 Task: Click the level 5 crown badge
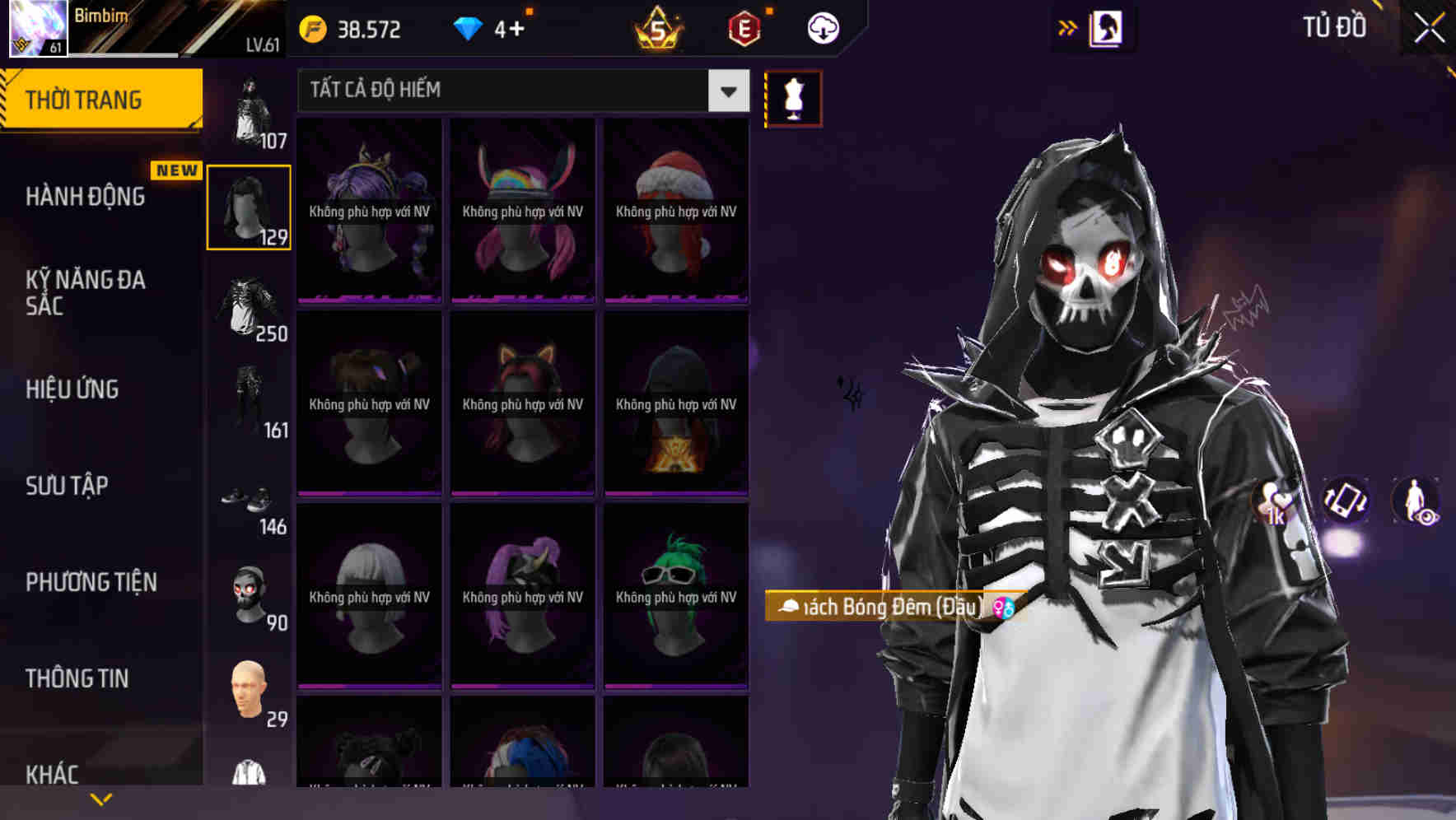(659, 30)
